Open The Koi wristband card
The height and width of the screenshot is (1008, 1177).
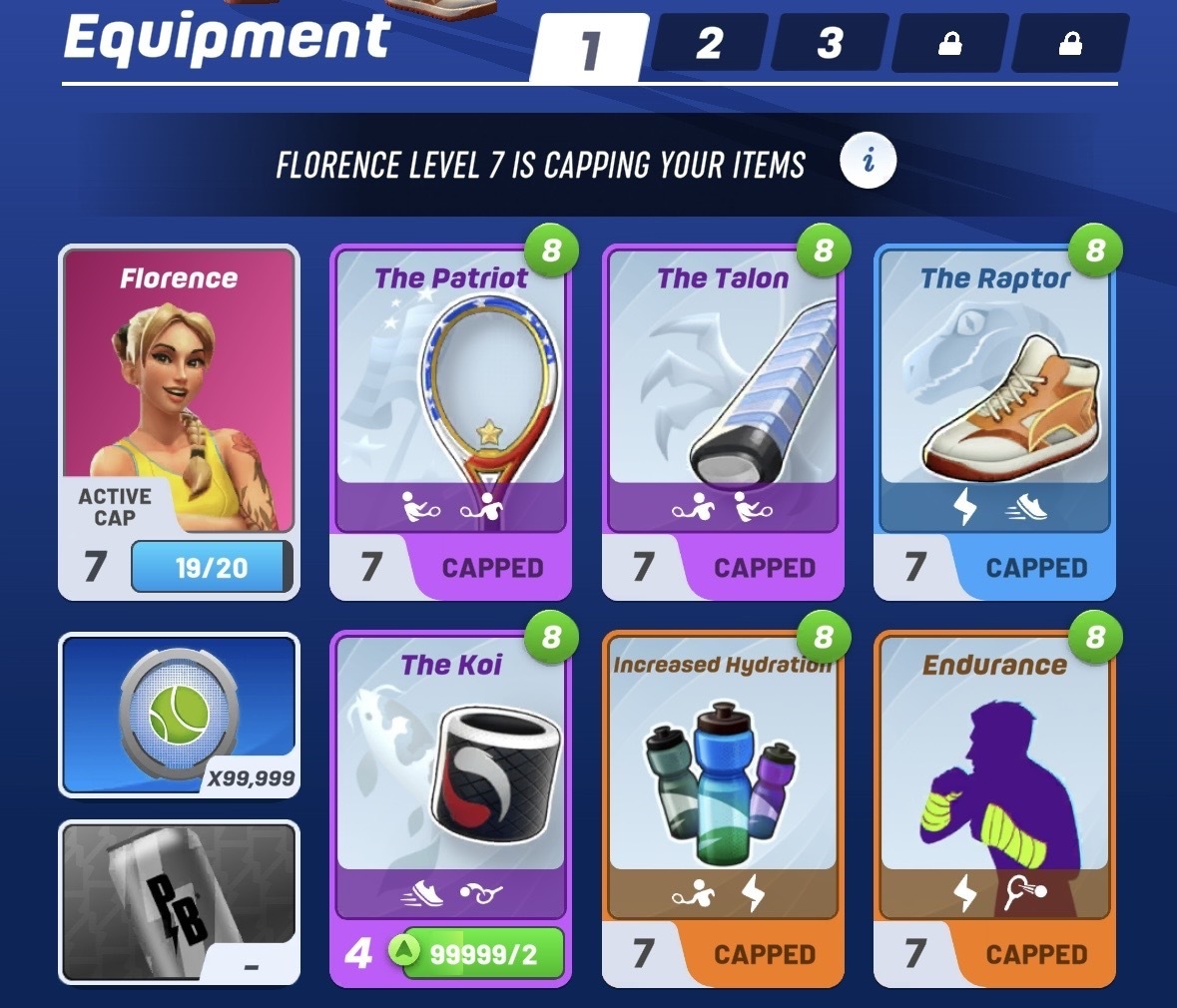451,778
